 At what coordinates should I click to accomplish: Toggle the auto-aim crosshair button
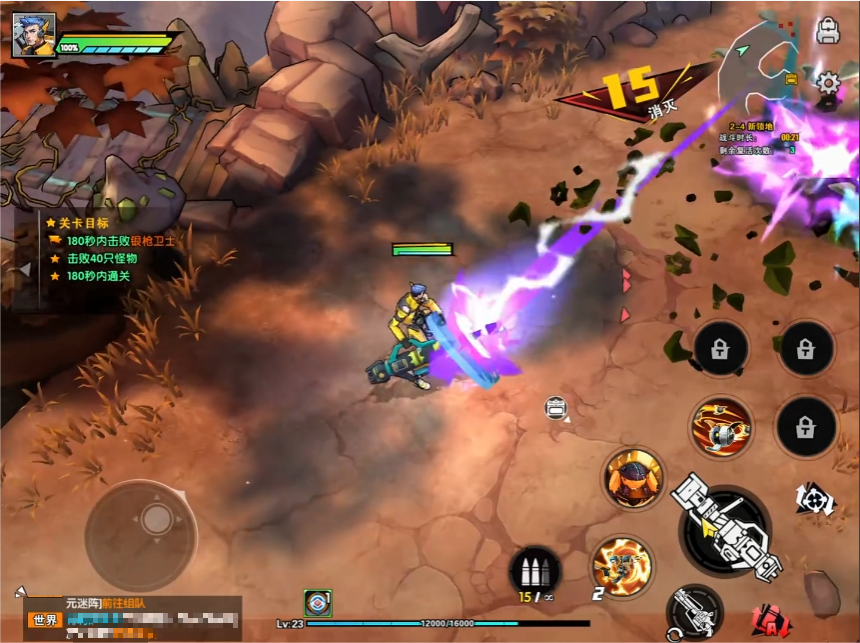[814, 499]
